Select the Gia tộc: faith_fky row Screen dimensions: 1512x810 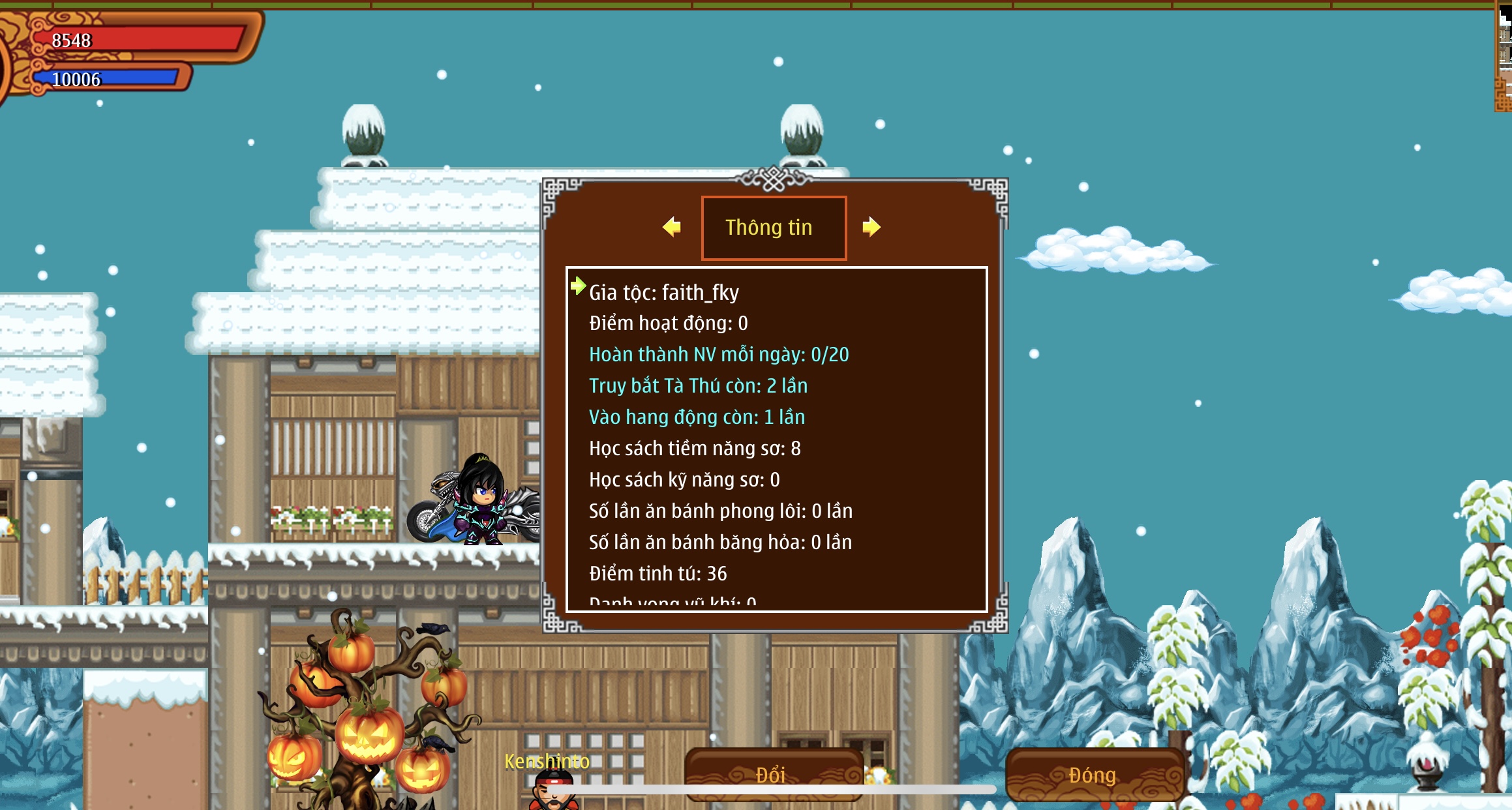663,293
